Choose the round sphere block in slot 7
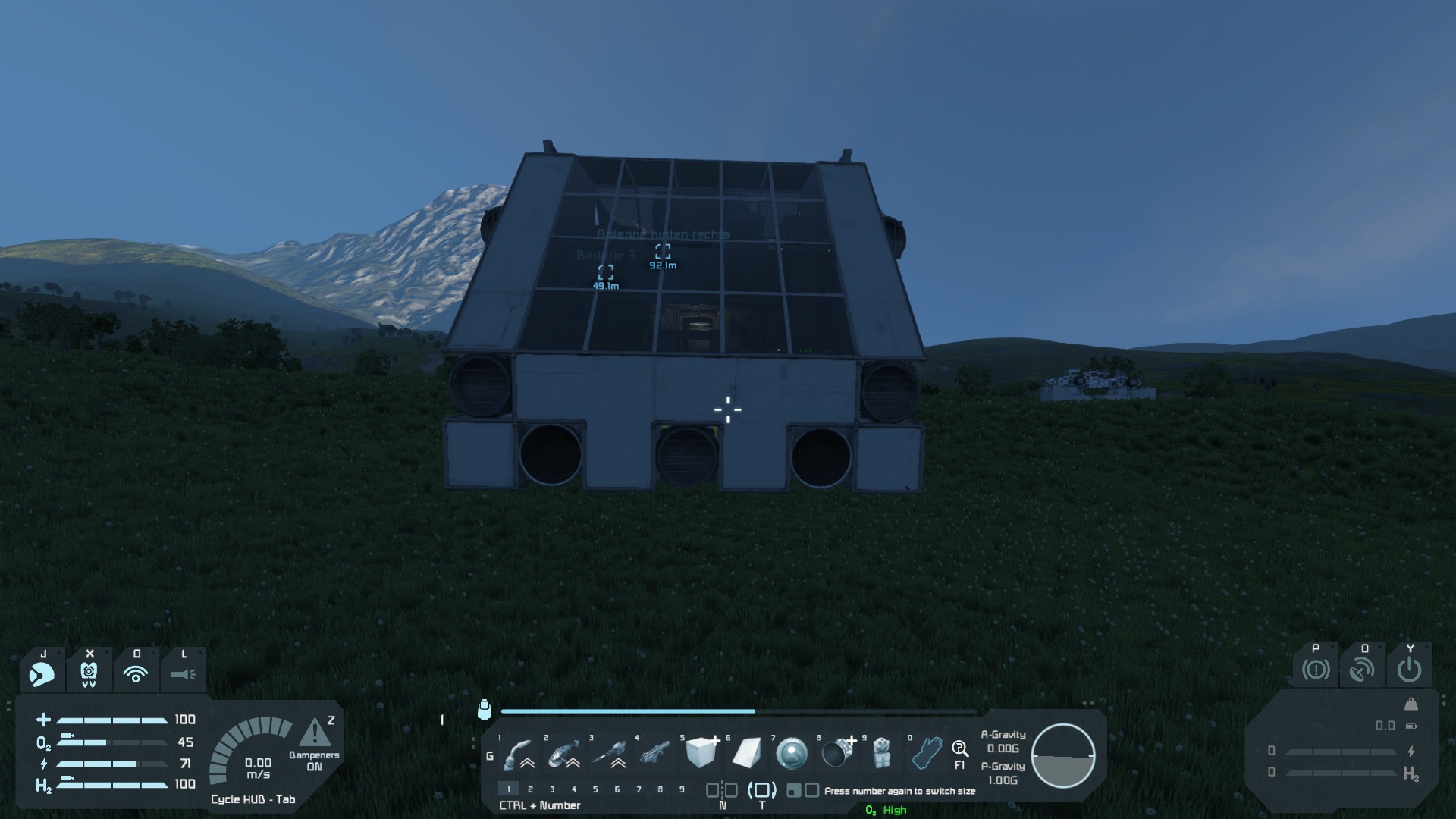The height and width of the screenshot is (819, 1456). pyautogui.click(x=792, y=753)
